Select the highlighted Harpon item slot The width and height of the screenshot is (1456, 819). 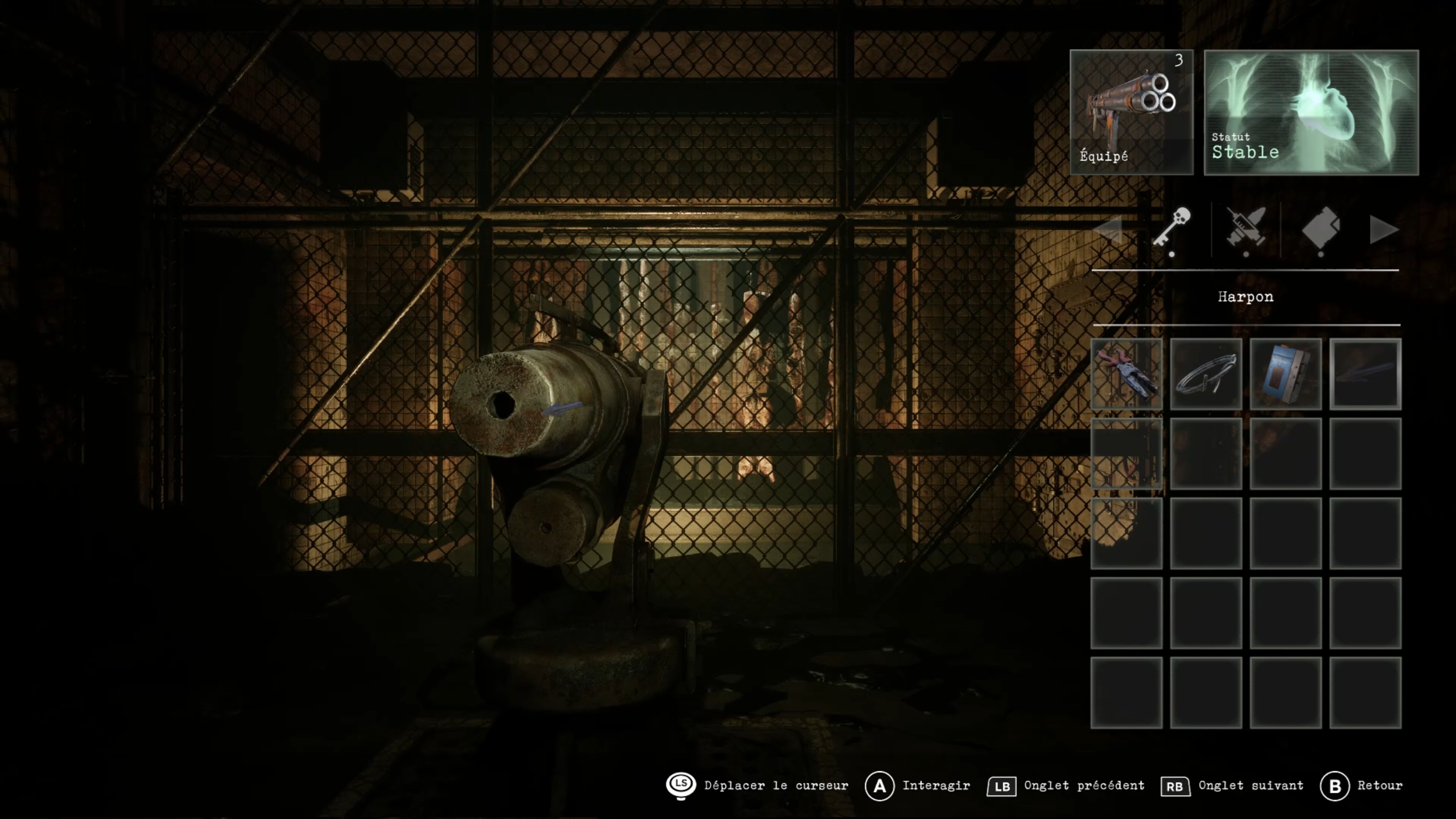(x=1365, y=374)
